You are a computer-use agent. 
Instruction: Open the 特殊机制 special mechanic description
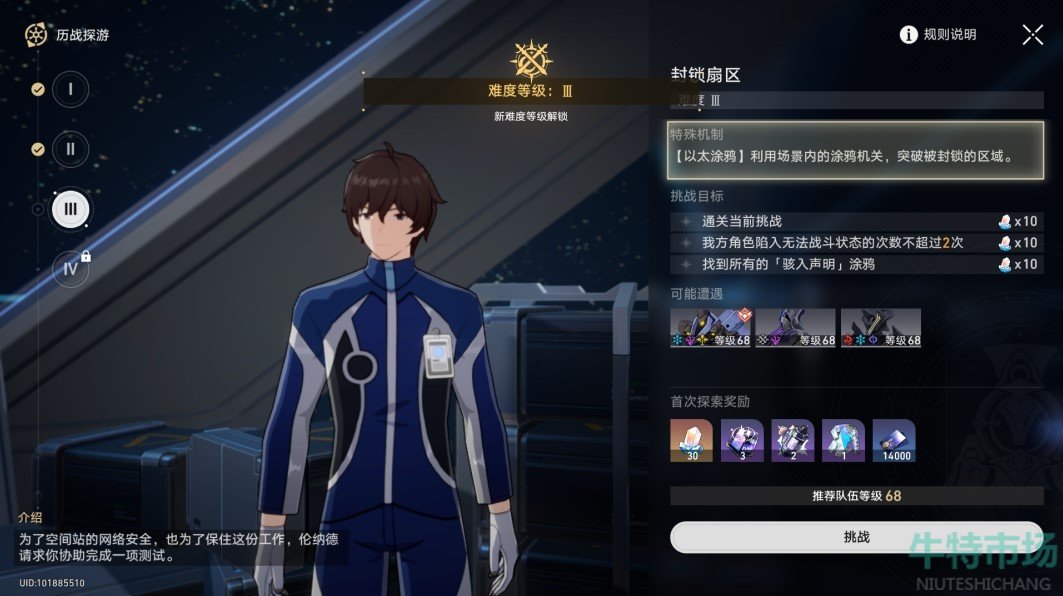point(856,150)
